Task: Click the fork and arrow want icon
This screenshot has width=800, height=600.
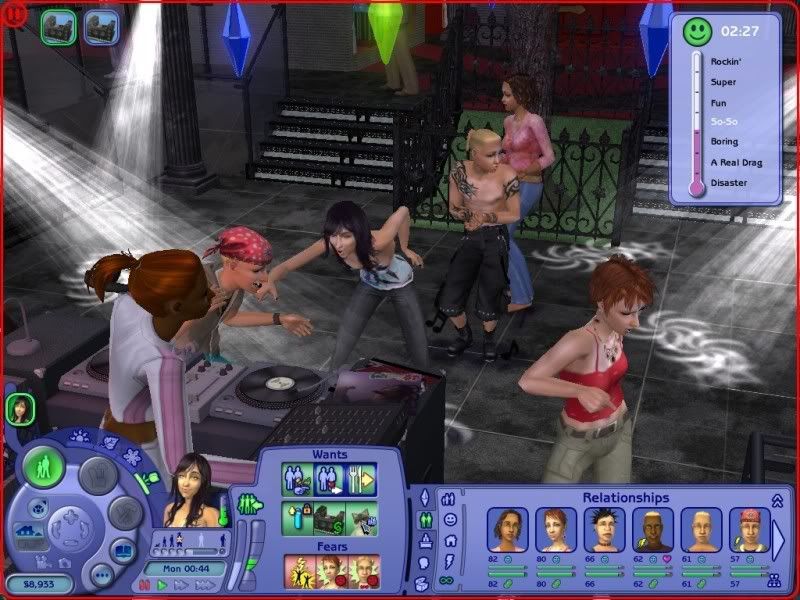Action: pos(362,478)
